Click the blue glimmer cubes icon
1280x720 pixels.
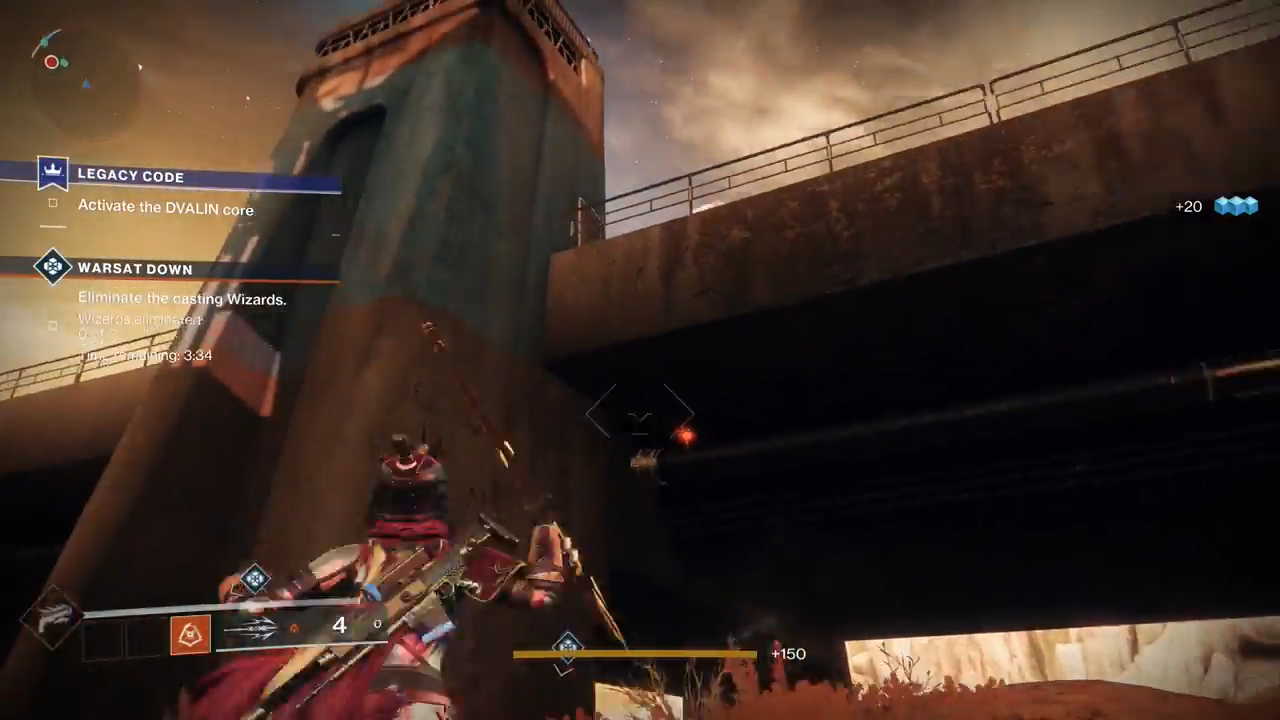1235,206
